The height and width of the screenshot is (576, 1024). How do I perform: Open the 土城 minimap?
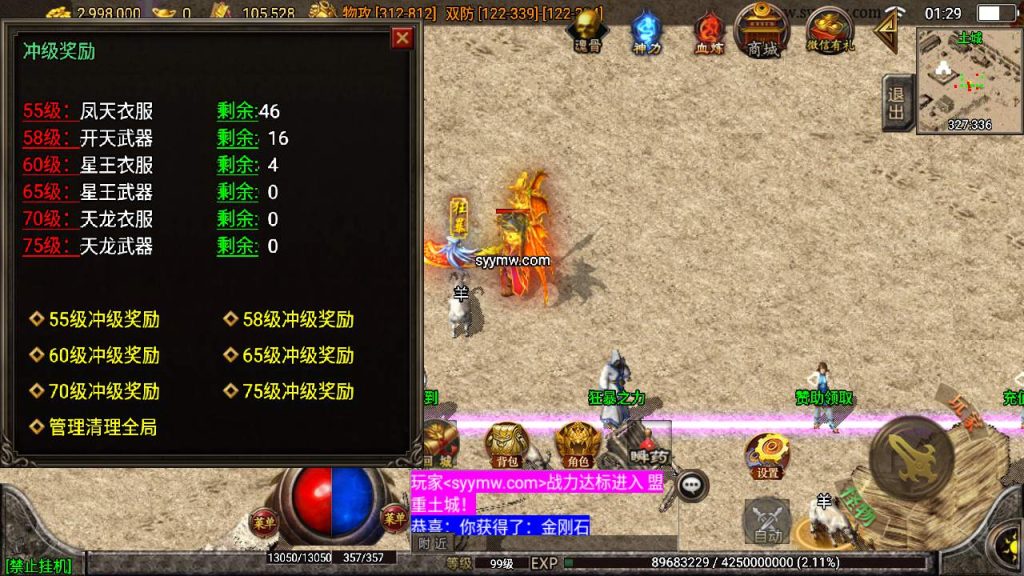[x=968, y=81]
